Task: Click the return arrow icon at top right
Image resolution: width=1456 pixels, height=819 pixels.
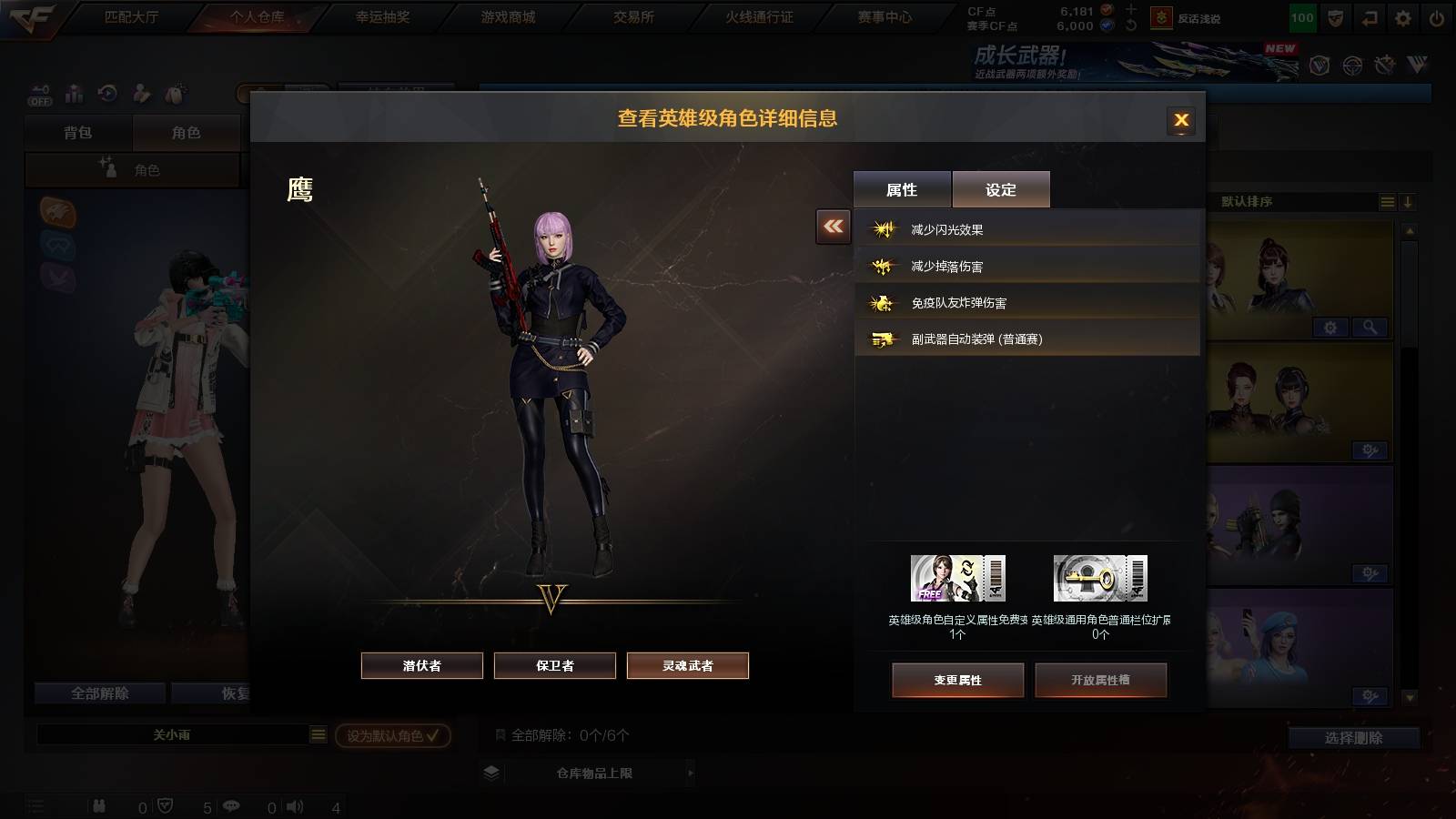Action: [x=1368, y=16]
